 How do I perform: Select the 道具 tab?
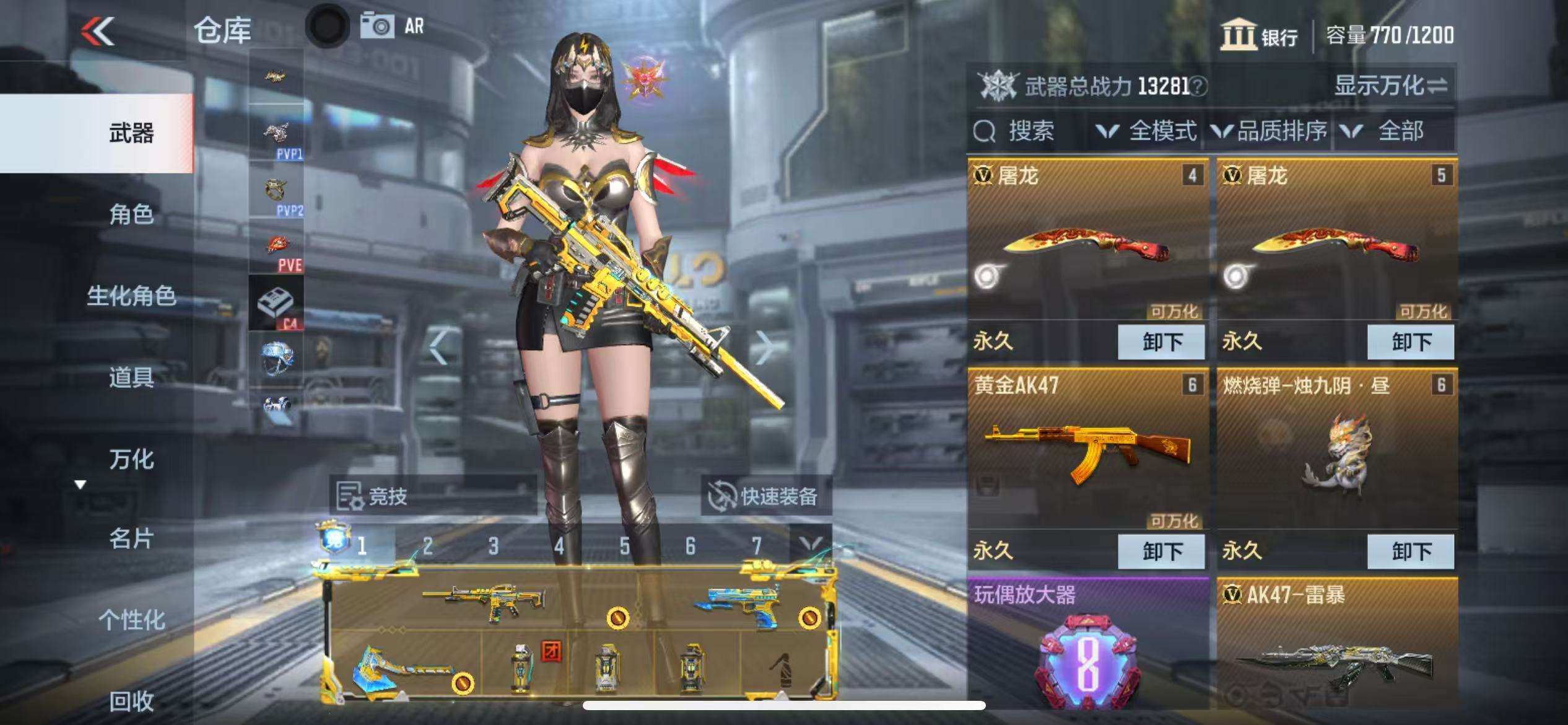(x=131, y=377)
